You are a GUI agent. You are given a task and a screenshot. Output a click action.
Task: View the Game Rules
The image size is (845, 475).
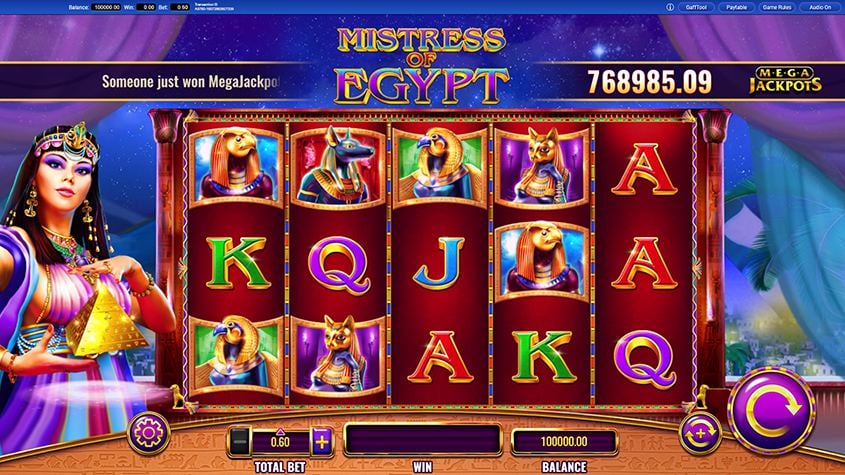(777, 6)
